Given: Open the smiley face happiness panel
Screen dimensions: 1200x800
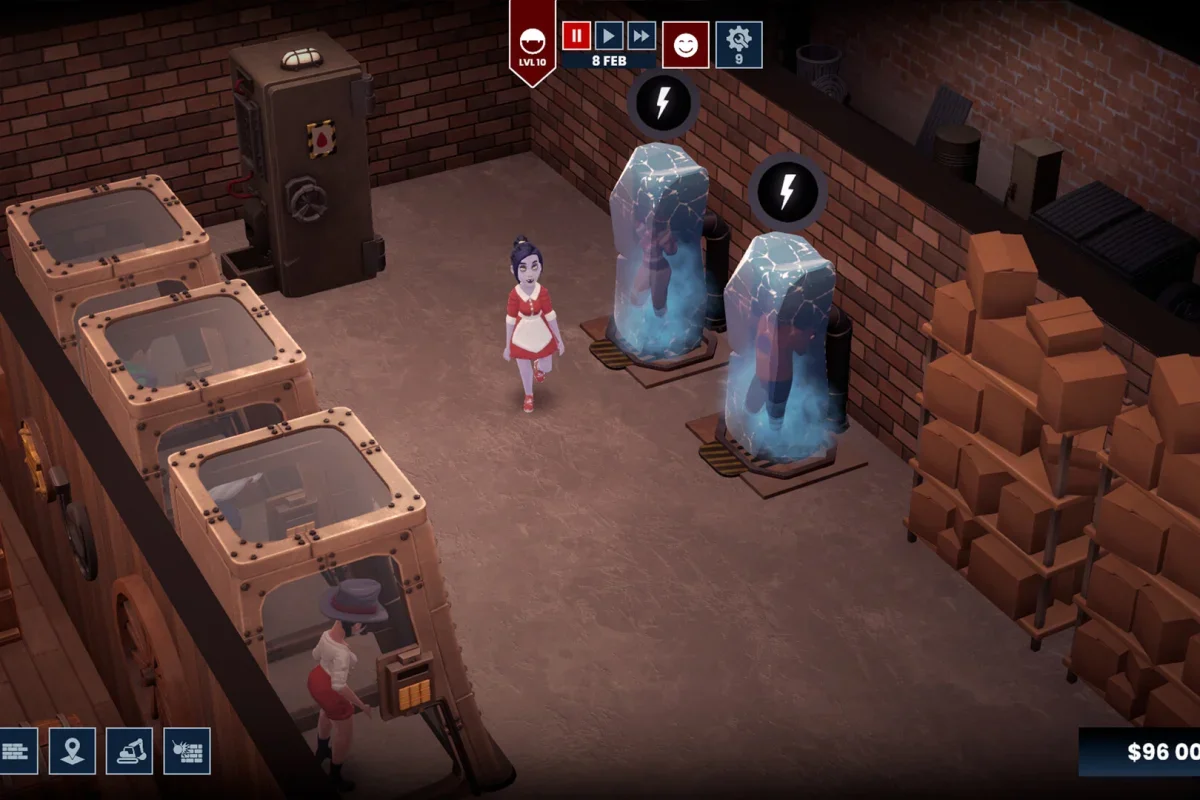Looking at the screenshot, I should tap(686, 45).
